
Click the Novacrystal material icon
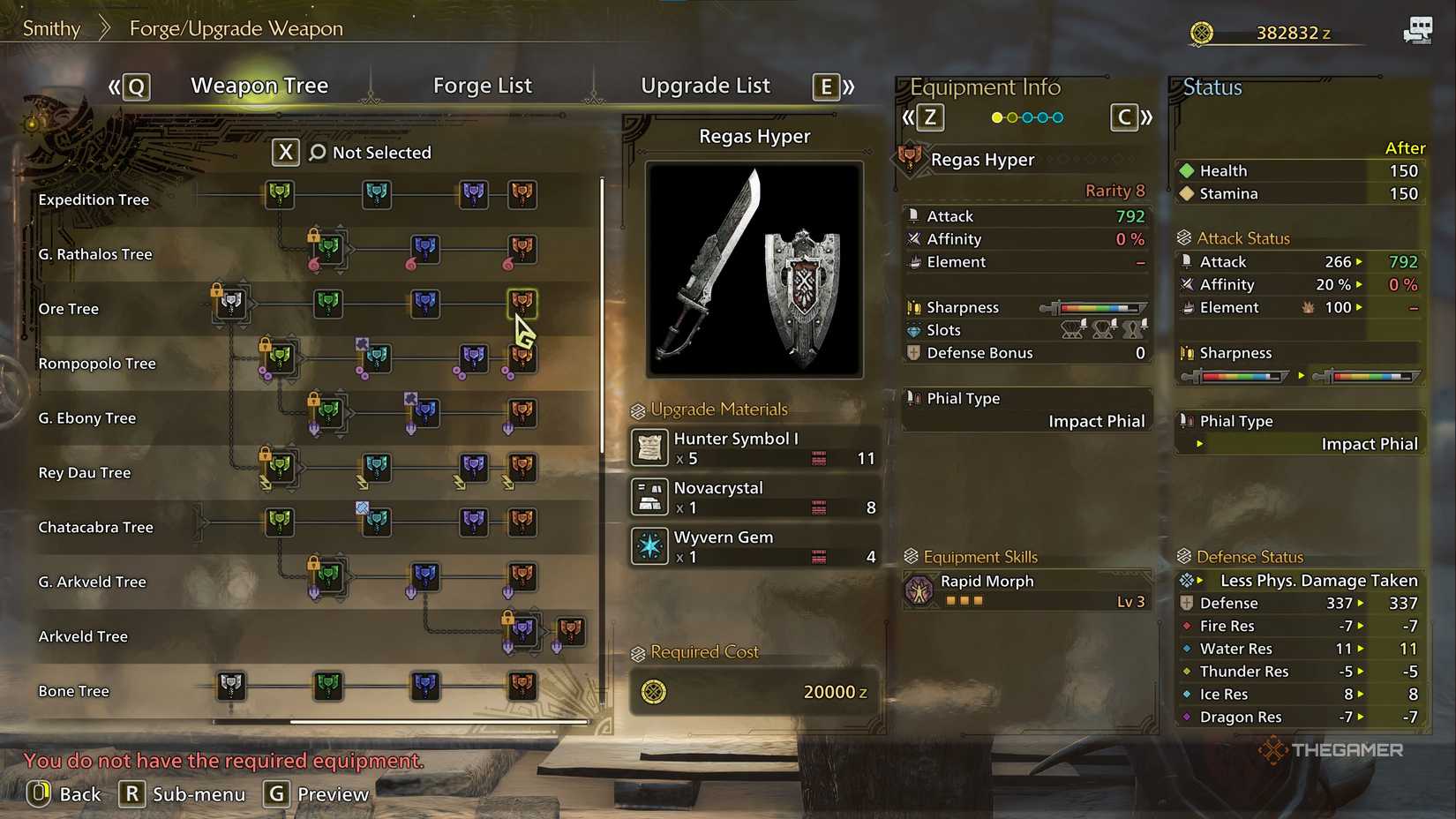[x=650, y=496]
